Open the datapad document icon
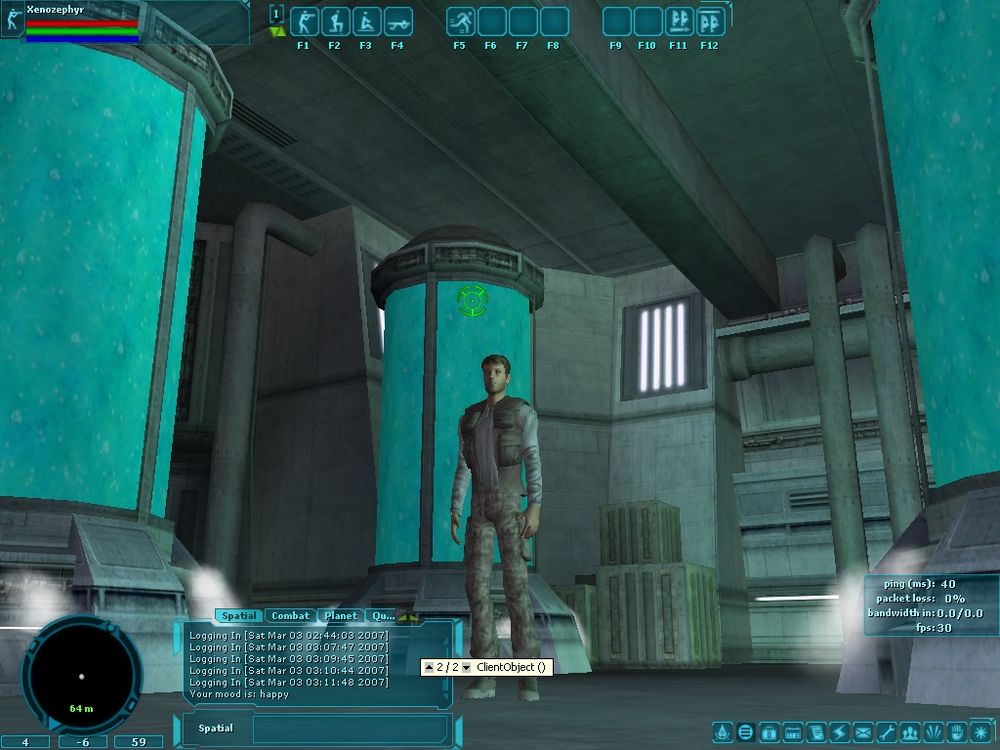 [x=816, y=733]
